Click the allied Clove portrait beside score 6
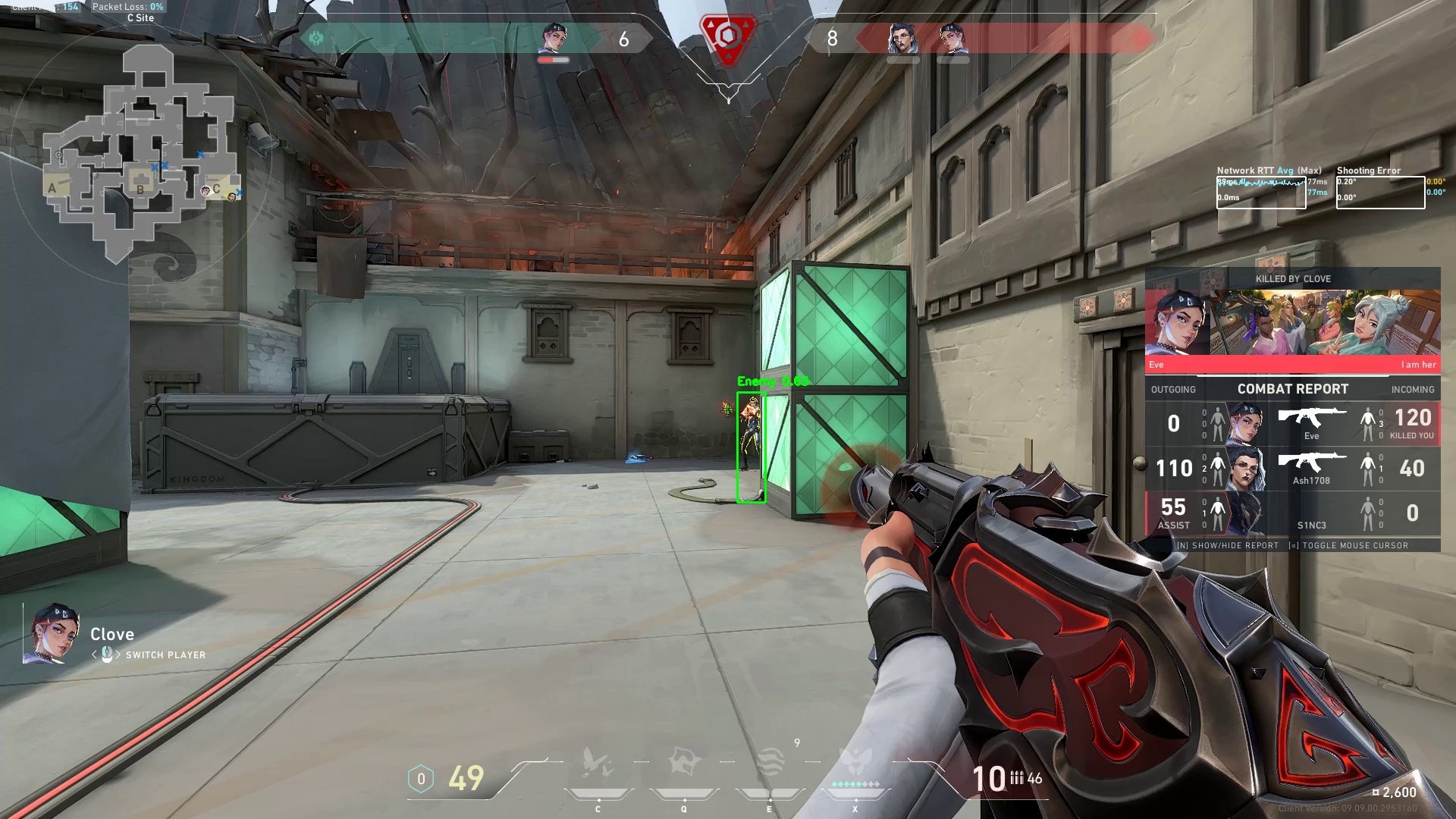This screenshot has height=819, width=1456. coord(554,38)
